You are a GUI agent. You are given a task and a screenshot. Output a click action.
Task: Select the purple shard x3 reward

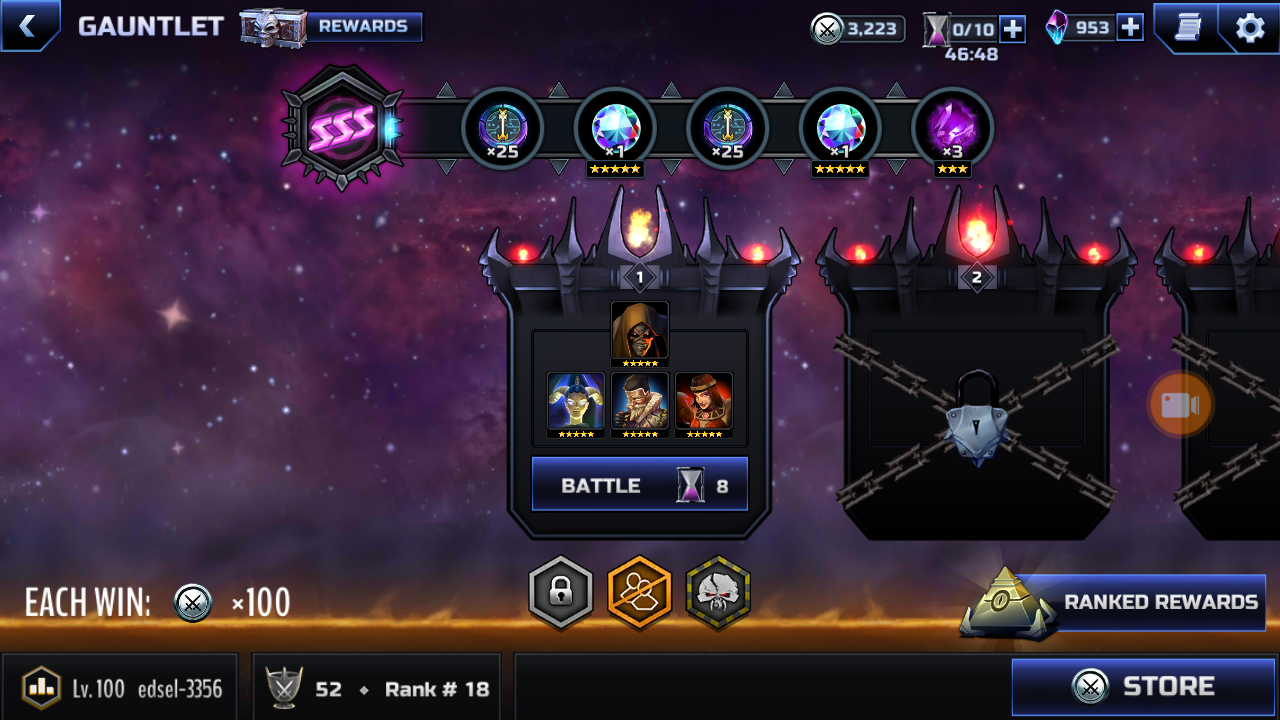point(952,129)
